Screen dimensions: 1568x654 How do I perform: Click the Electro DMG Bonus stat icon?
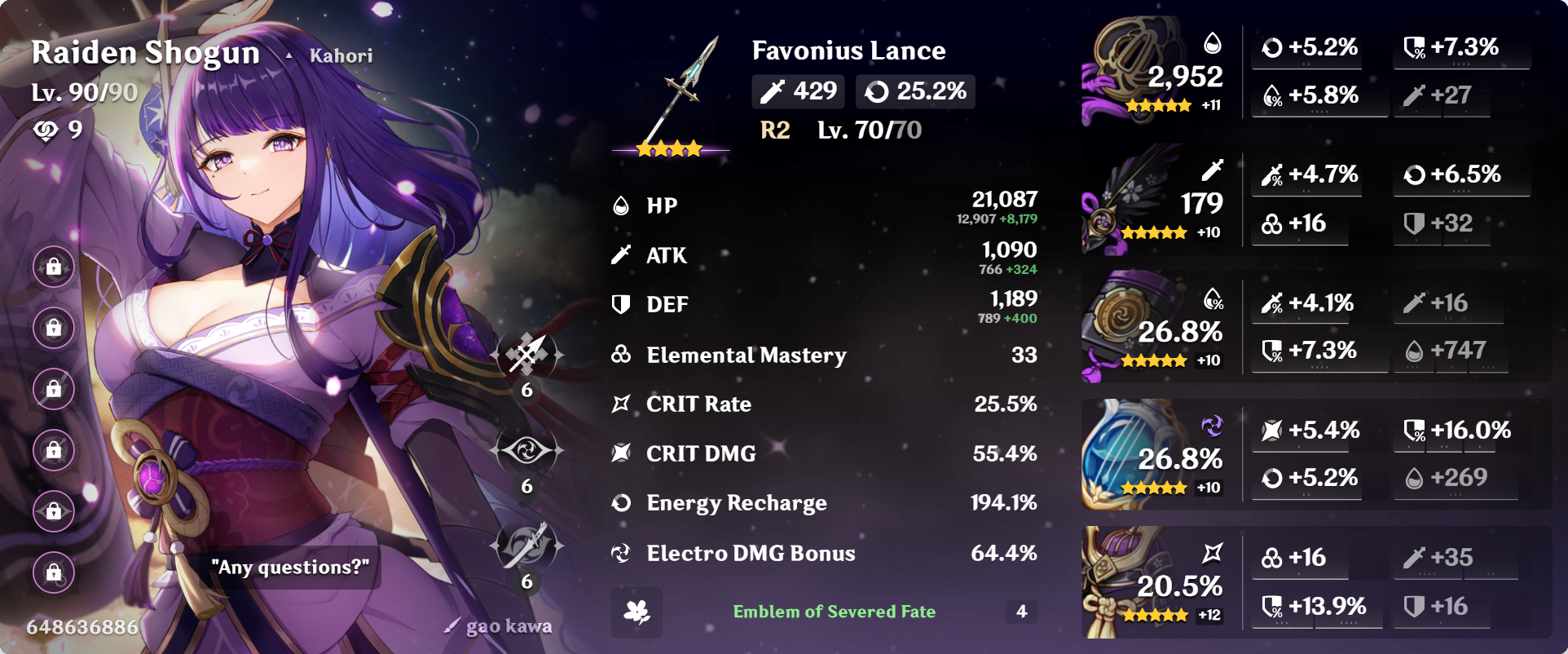point(622,553)
